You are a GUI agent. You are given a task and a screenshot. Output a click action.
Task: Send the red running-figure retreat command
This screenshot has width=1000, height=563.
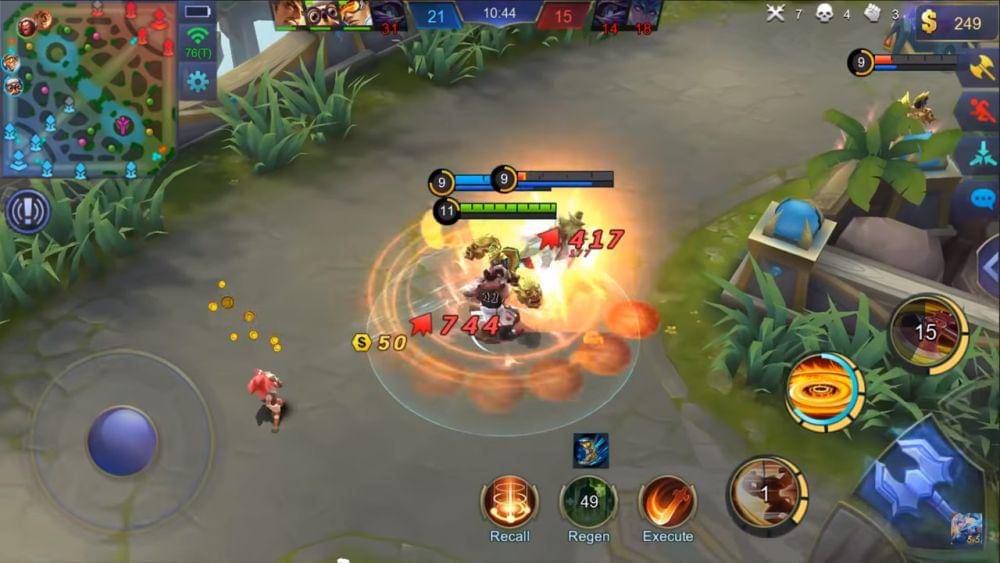pyautogui.click(x=980, y=112)
